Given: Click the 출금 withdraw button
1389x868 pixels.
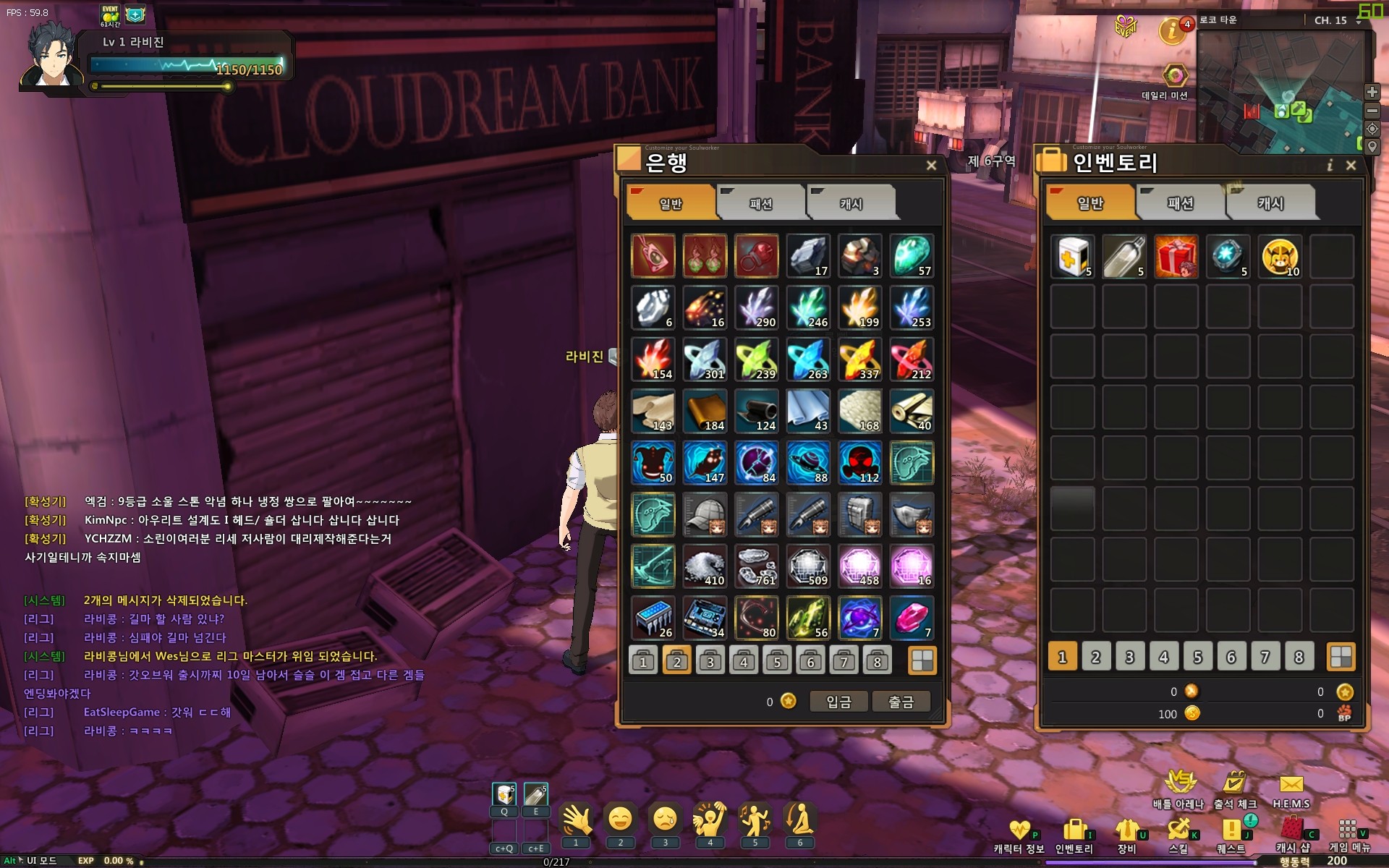Looking at the screenshot, I should [x=901, y=702].
